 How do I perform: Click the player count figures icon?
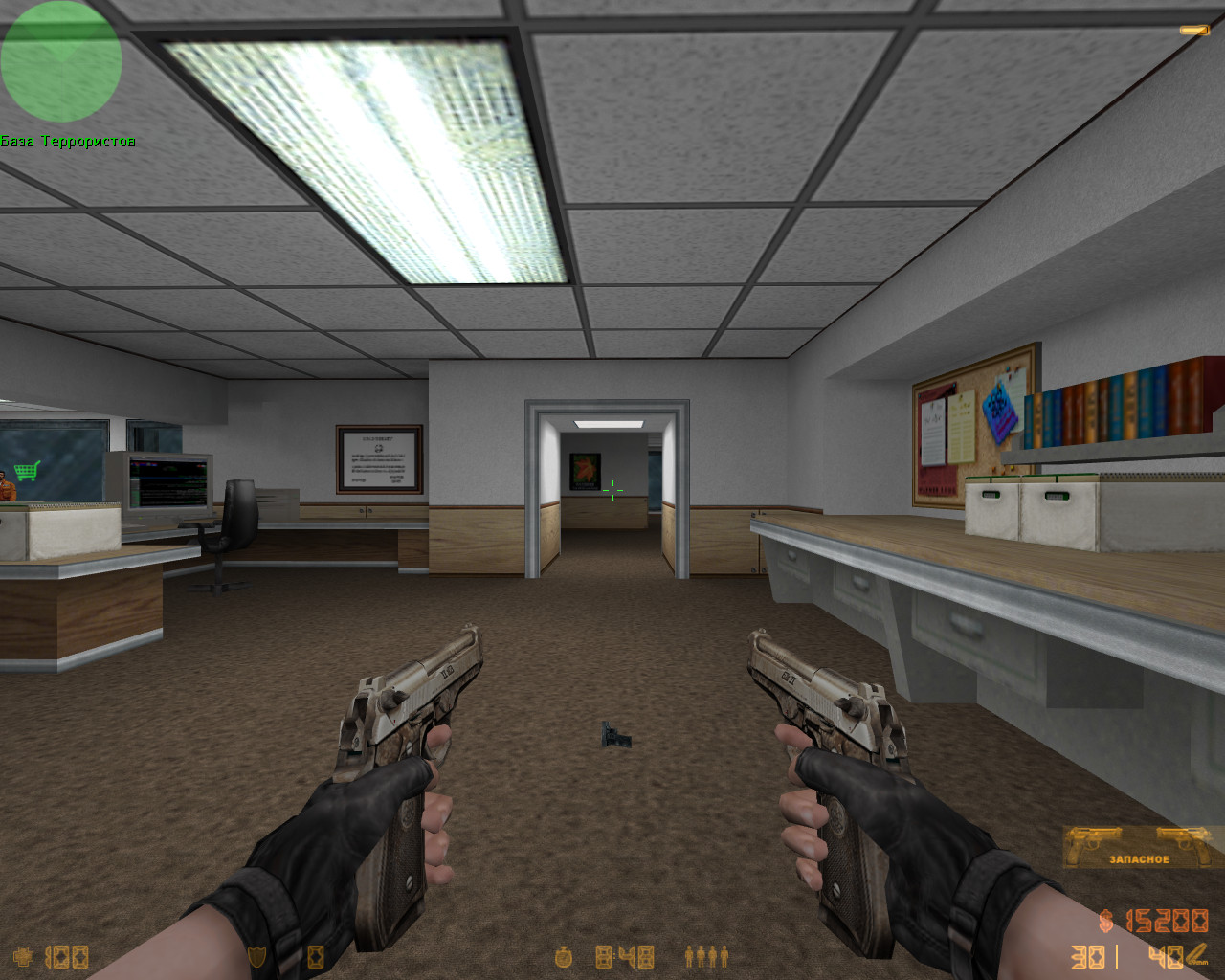tap(706, 957)
